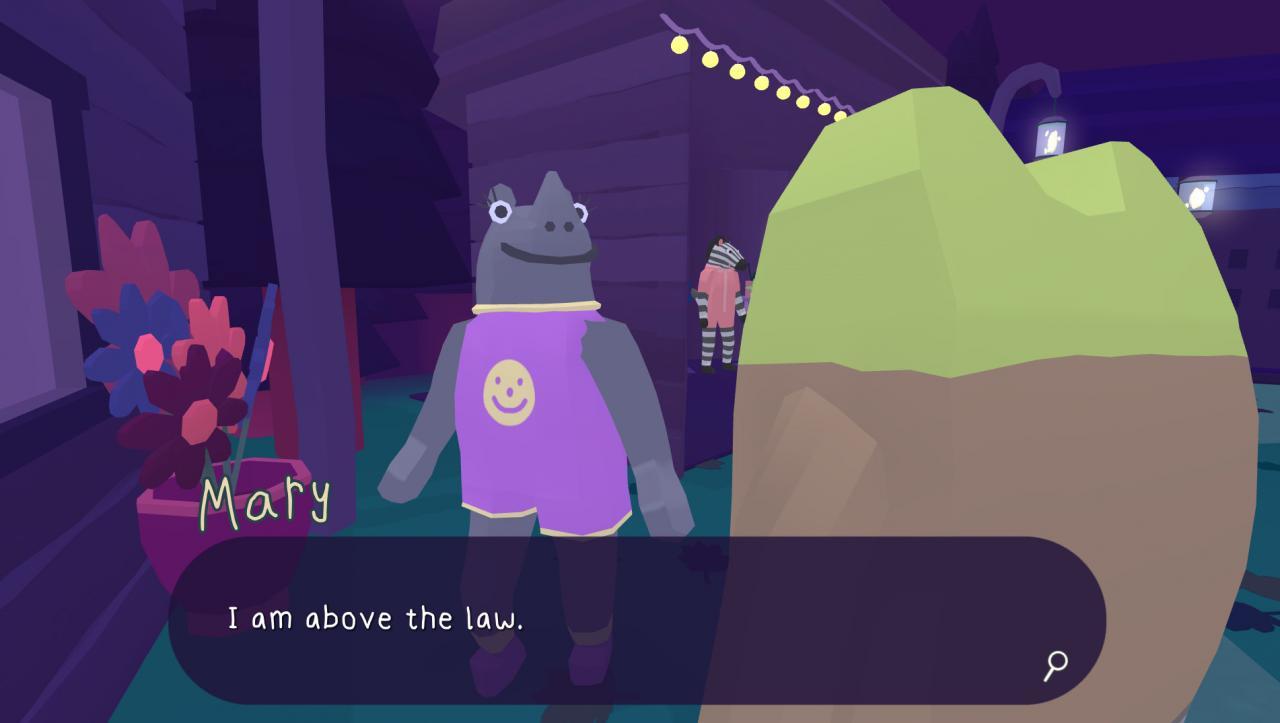Viewport: 1280px width, 723px height.
Task: Select the smiley face on Mary's shirt
Action: 511,389
